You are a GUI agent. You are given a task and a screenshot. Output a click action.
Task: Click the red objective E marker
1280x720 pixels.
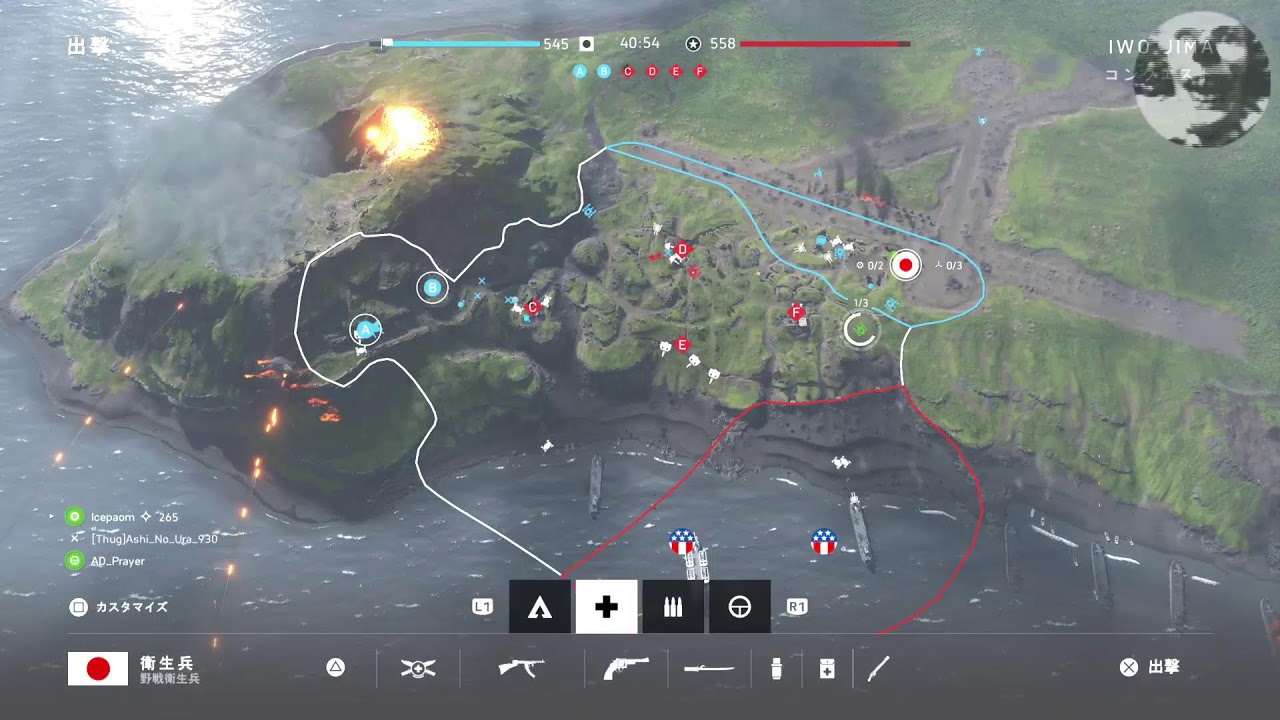(683, 344)
